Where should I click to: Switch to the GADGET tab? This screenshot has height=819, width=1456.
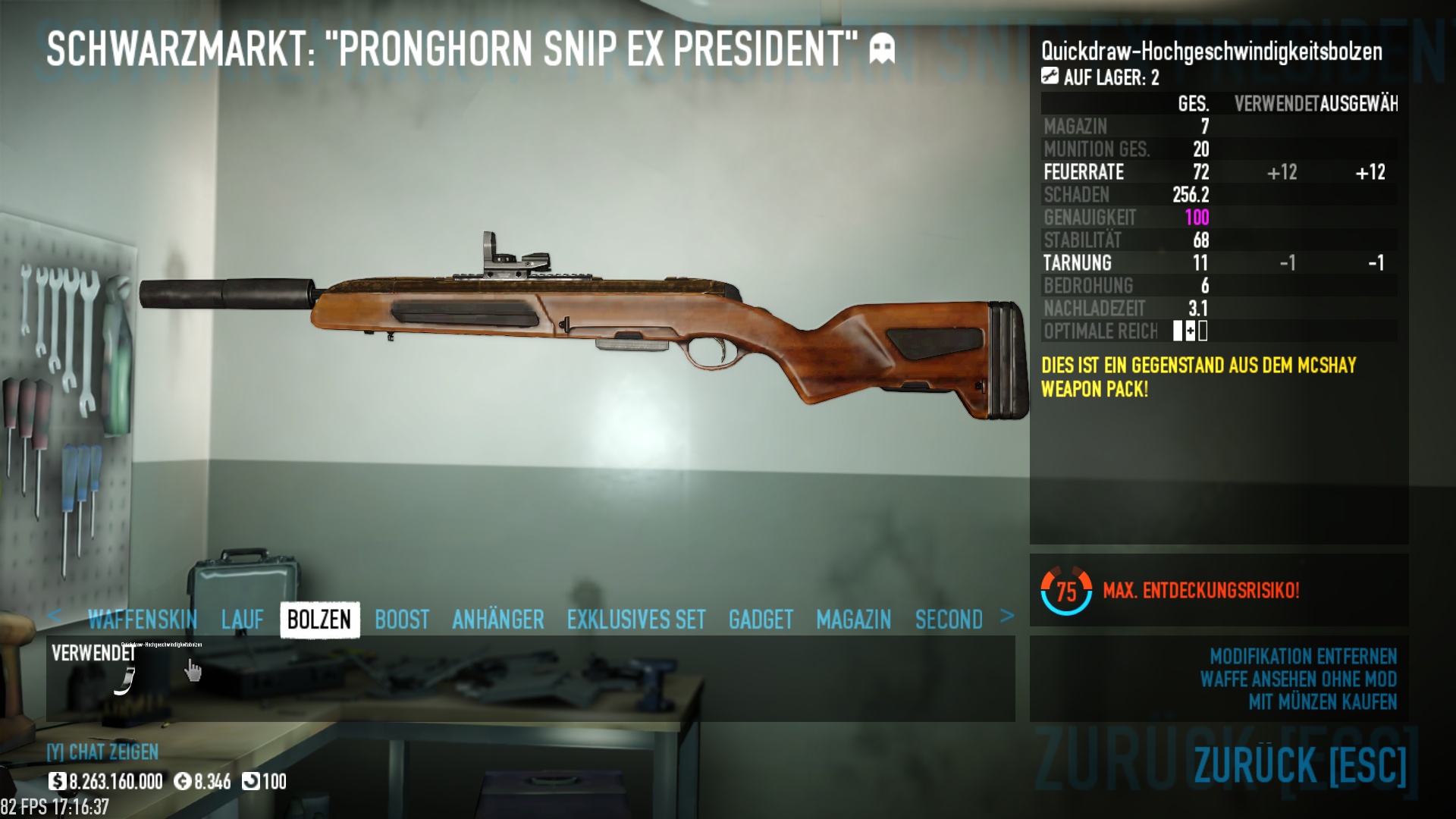click(761, 620)
